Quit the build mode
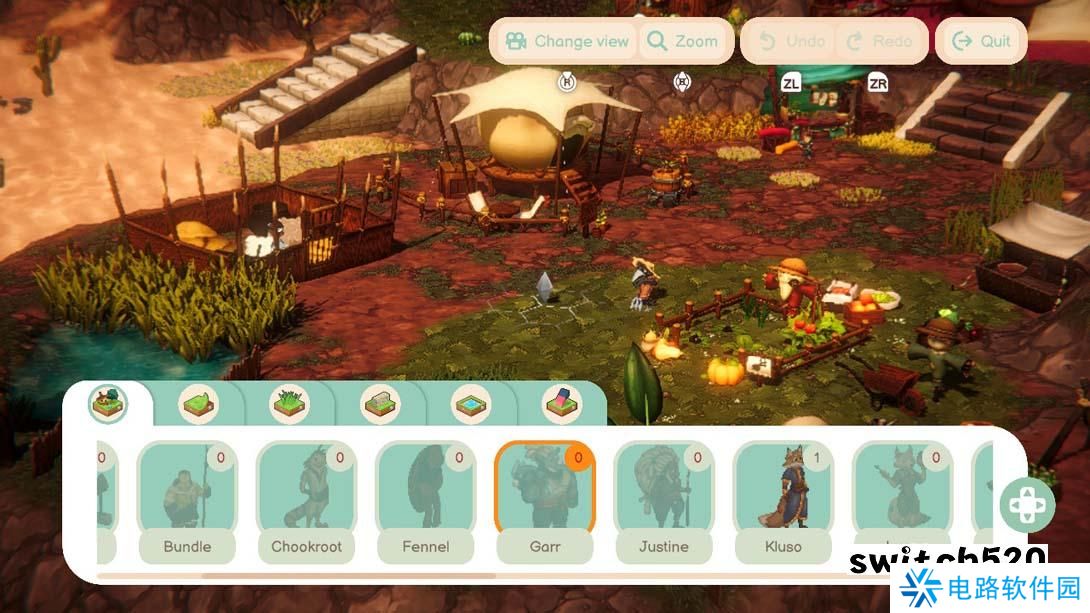The width and height of the screenshot is (1090, 613). (981, 41)
